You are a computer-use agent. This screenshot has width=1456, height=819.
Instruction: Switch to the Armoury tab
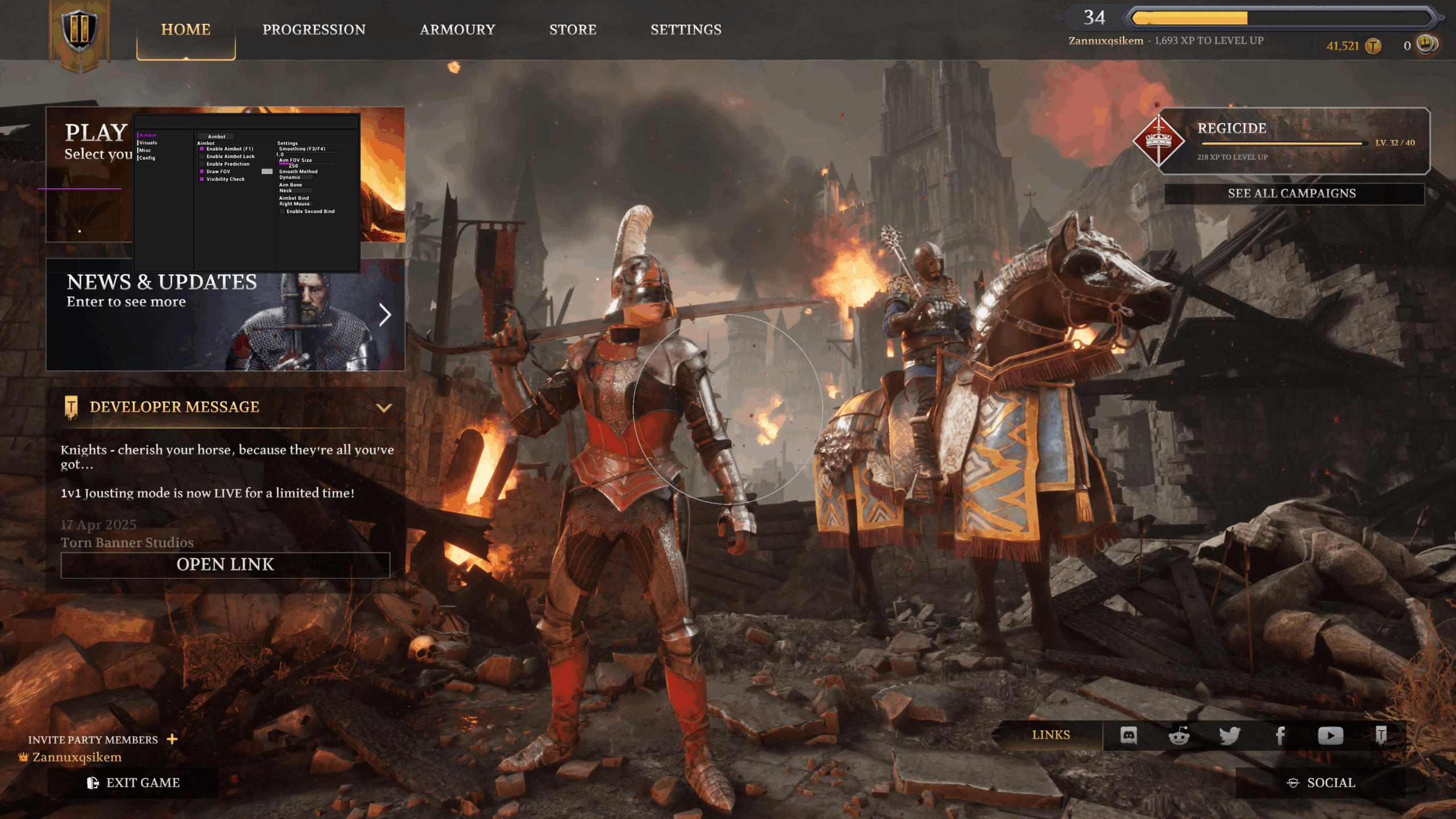458,30
